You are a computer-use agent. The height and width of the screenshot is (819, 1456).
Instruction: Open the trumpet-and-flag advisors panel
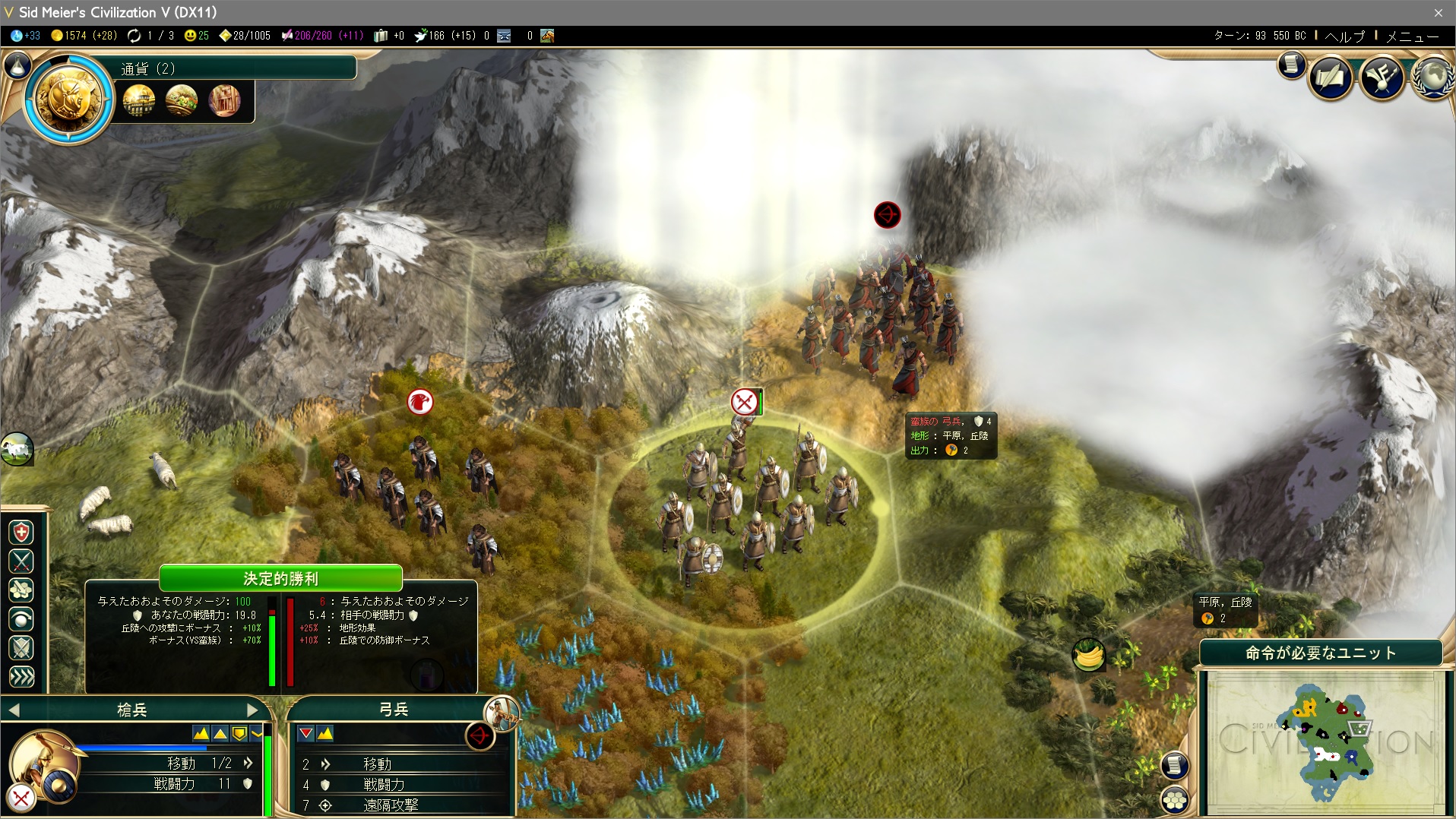[1382, 77]
